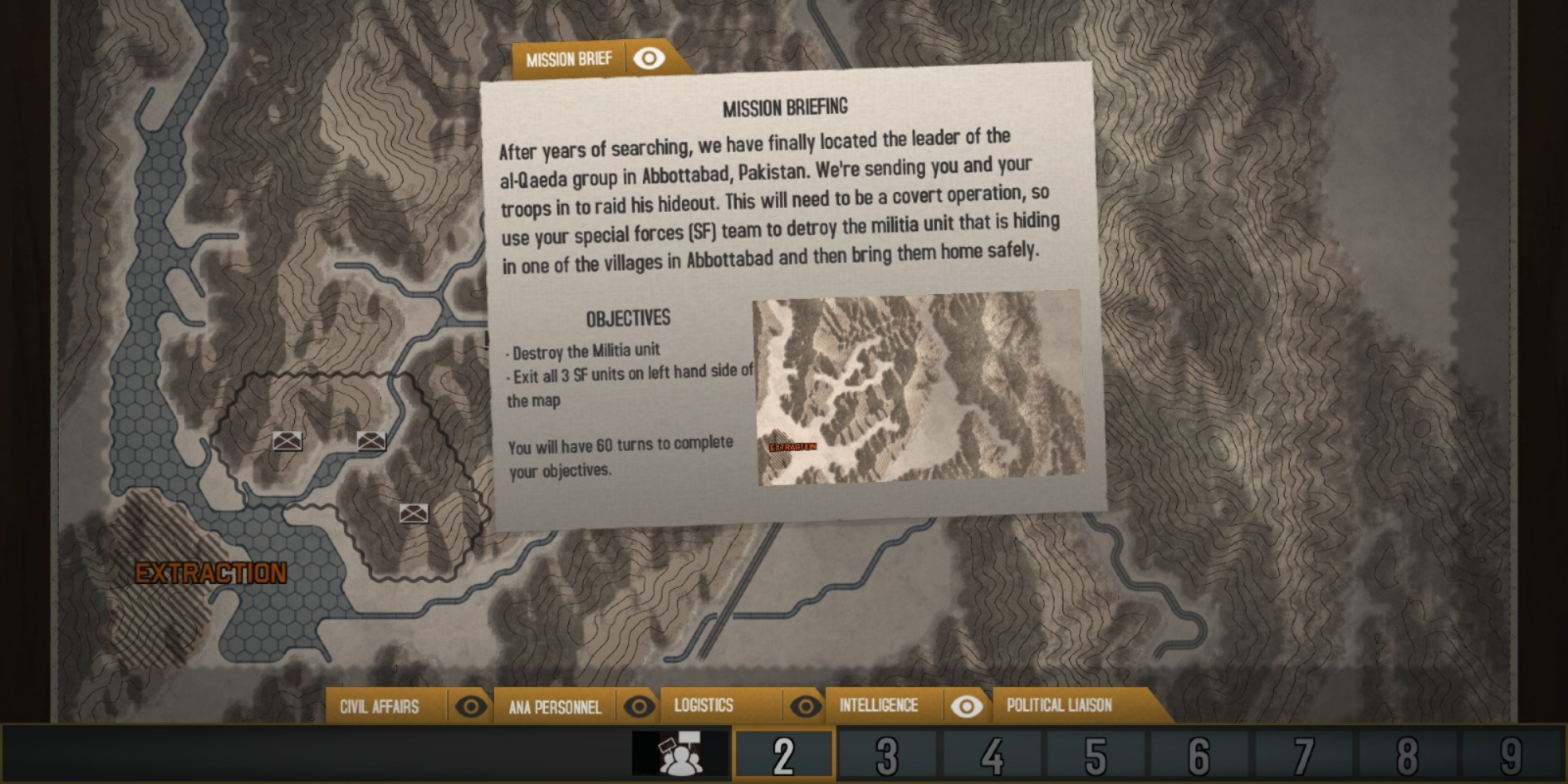Select step 4 in the bottom bar
Image resolution: width=1568 pixels, height=784 pixels.
tap(992, 756)
